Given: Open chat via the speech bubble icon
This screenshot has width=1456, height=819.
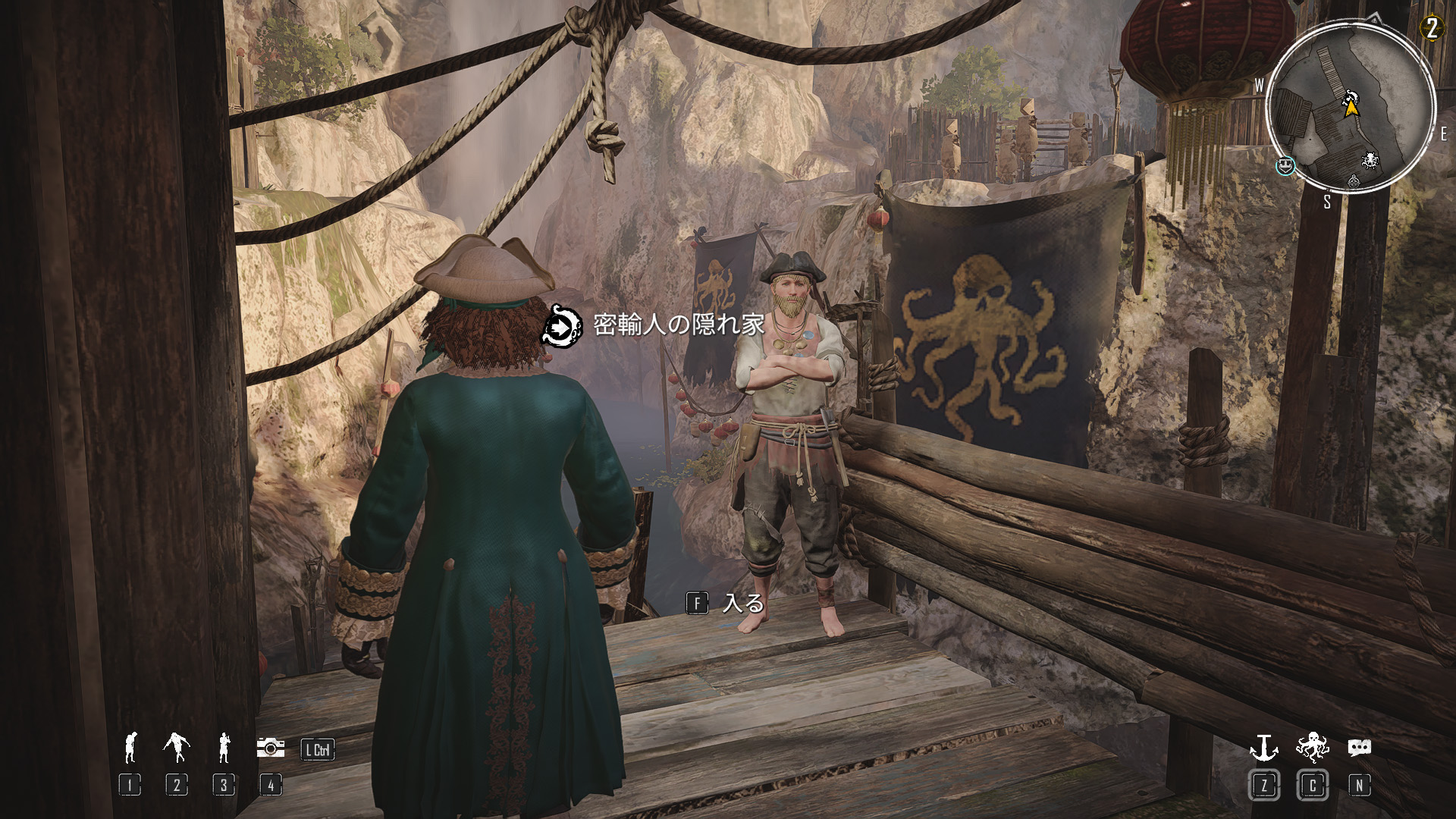Looking at the screenshot, I should click(1359, 748).
